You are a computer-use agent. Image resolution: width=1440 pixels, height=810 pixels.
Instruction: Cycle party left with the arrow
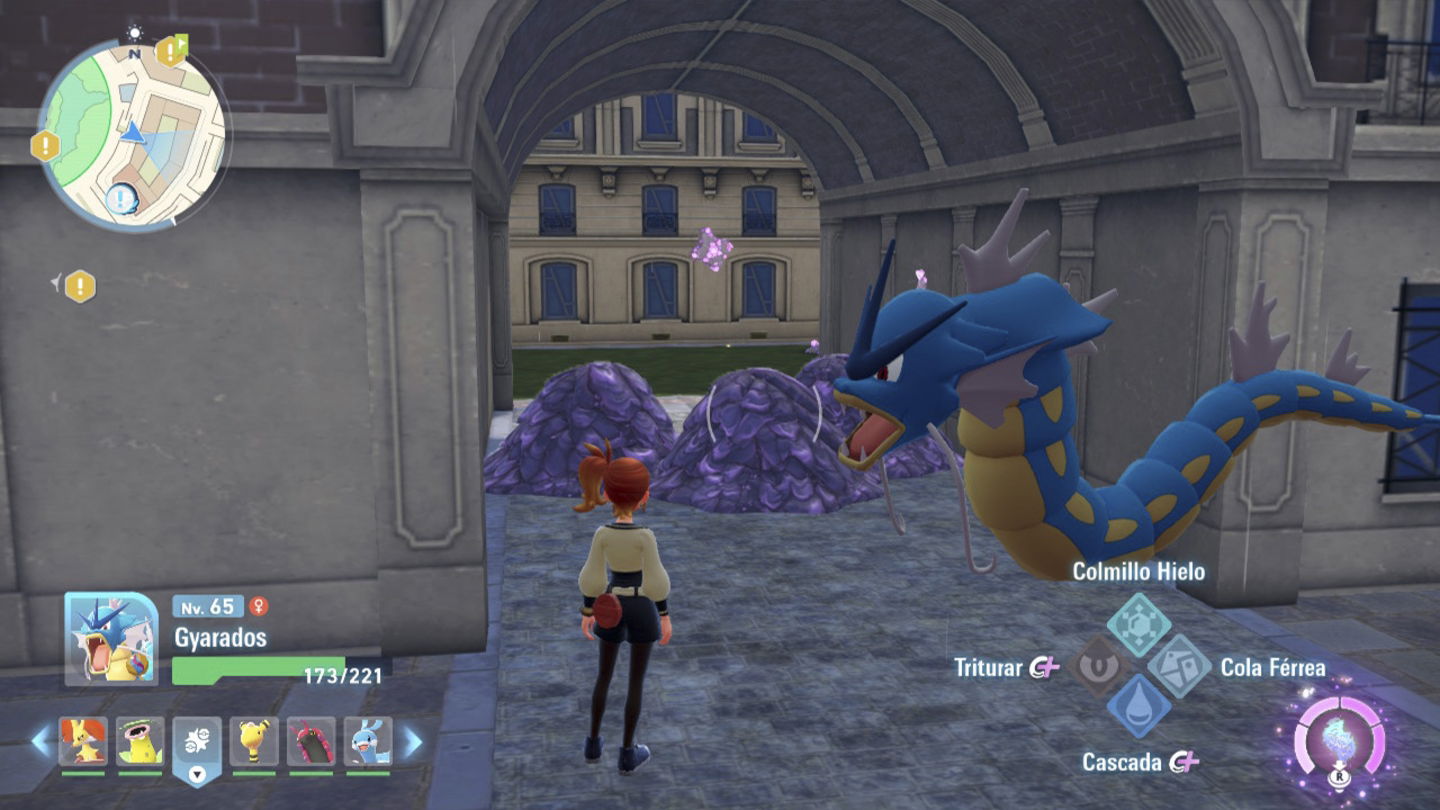41,741
